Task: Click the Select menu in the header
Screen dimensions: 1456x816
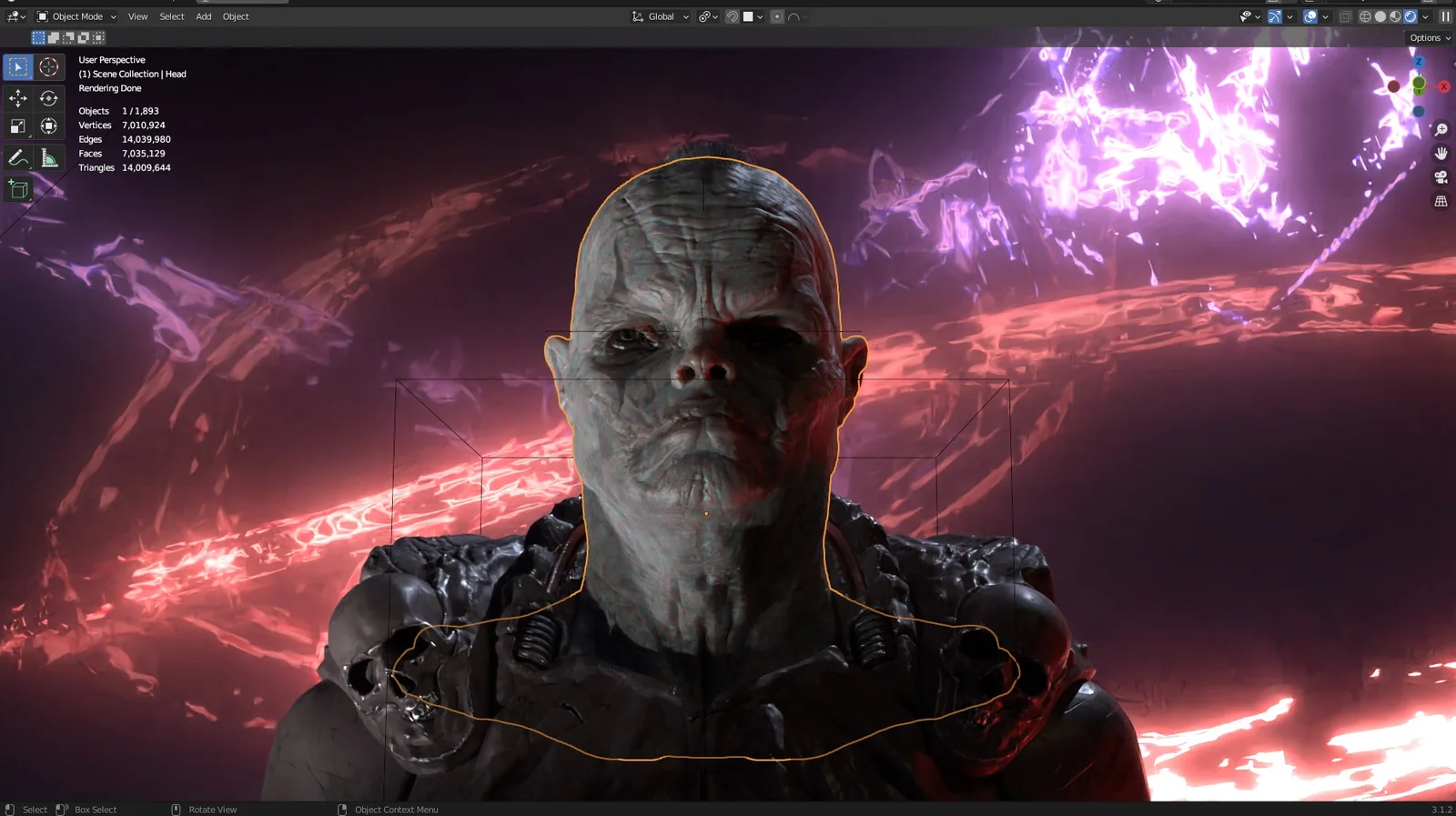Action: [x=171, y=15]
